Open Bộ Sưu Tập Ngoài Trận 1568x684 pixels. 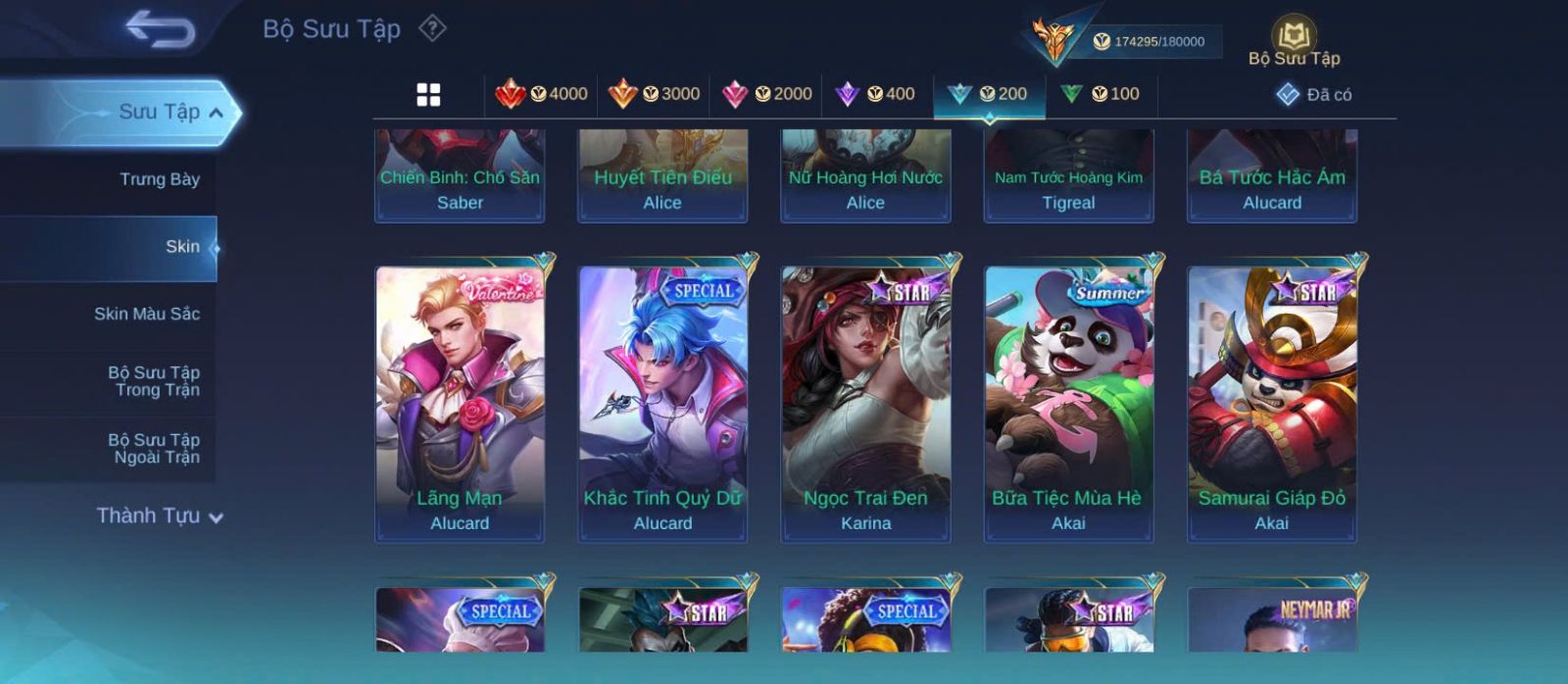pos(154,449)
